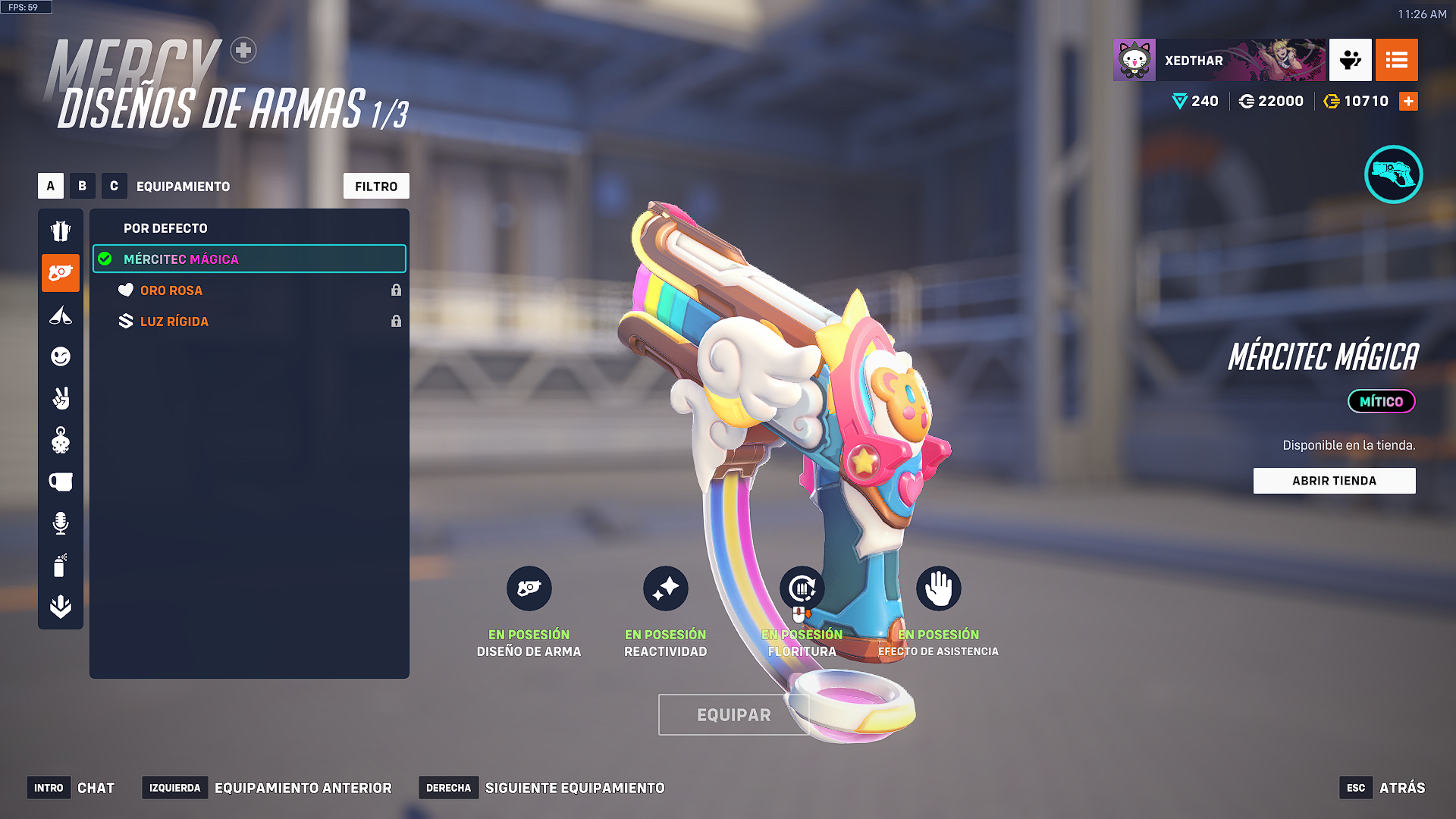Image resolution: width=1456 pixels, height=819 pixels.
Task: Show the Reactividad mythic aspect
Action: 666,588
